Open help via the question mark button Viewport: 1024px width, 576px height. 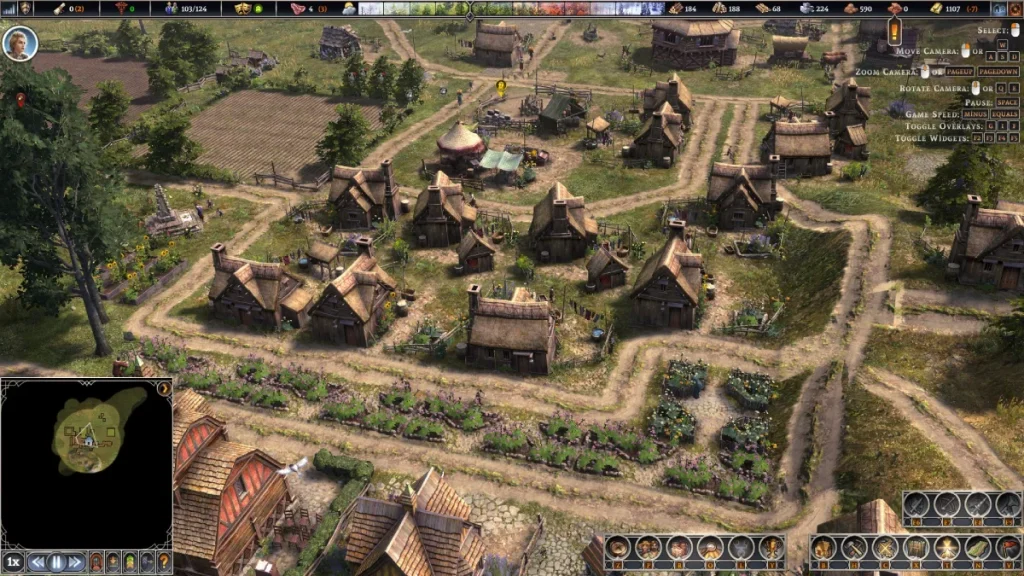(x=163, y=562)
